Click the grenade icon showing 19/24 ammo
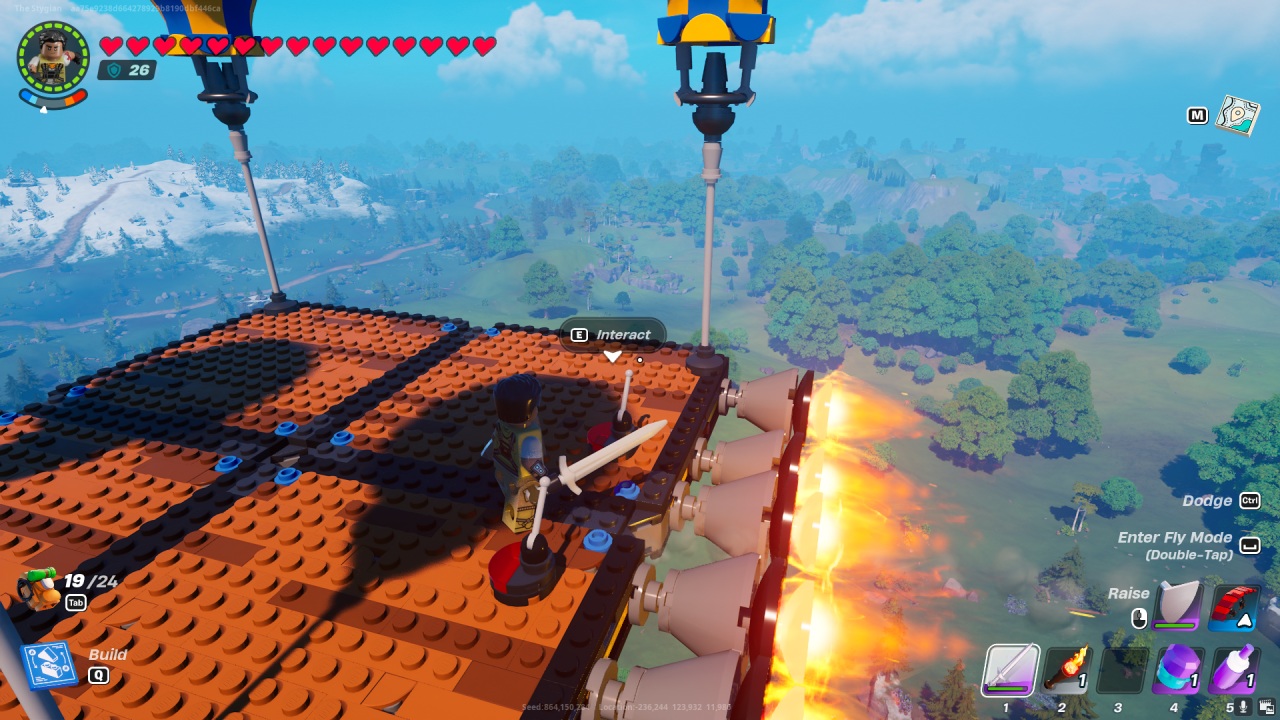1280x720 pixels. pyautogui.click(x=40, y=590)
